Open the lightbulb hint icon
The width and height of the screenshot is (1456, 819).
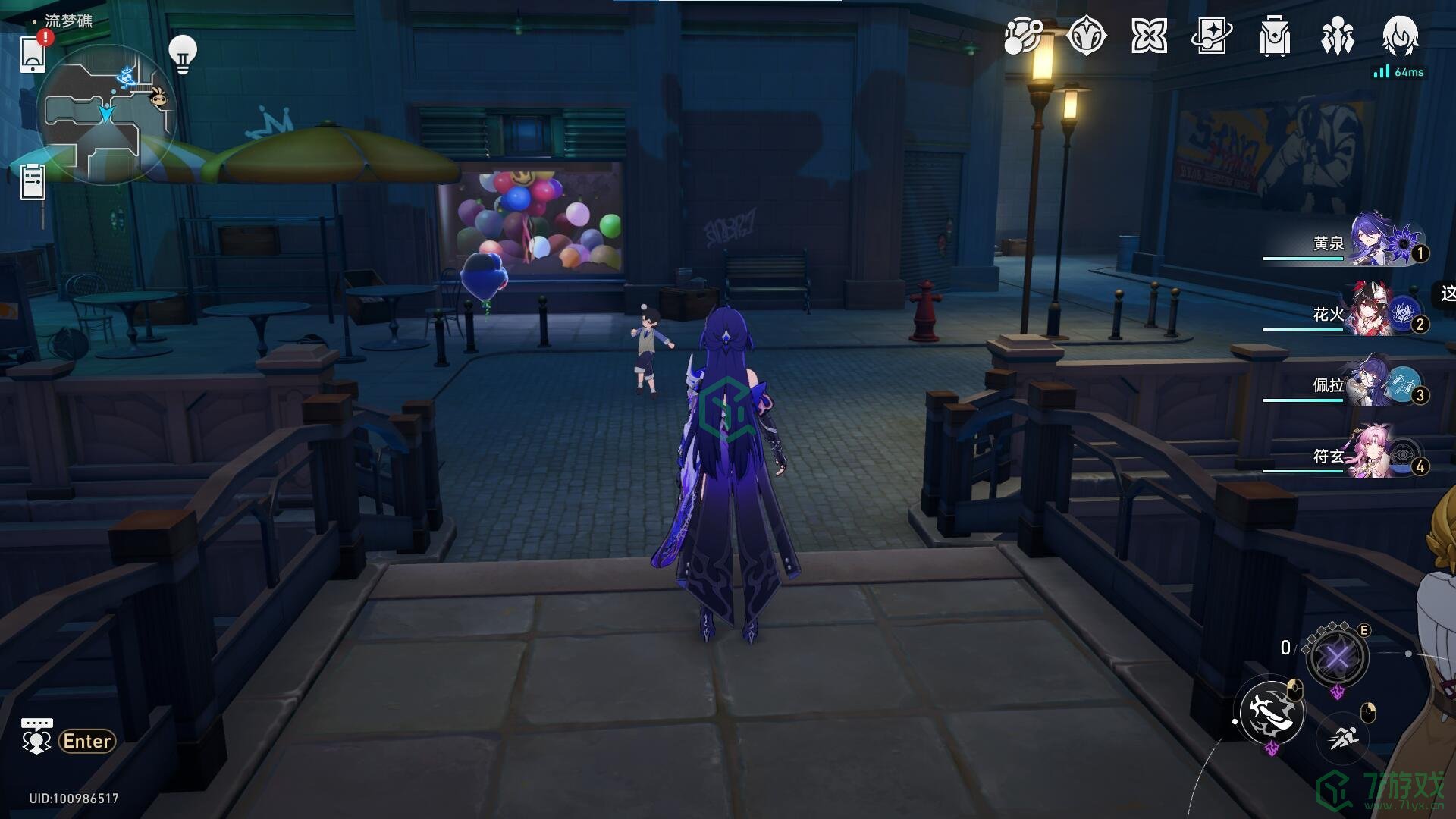pos(182,54)
